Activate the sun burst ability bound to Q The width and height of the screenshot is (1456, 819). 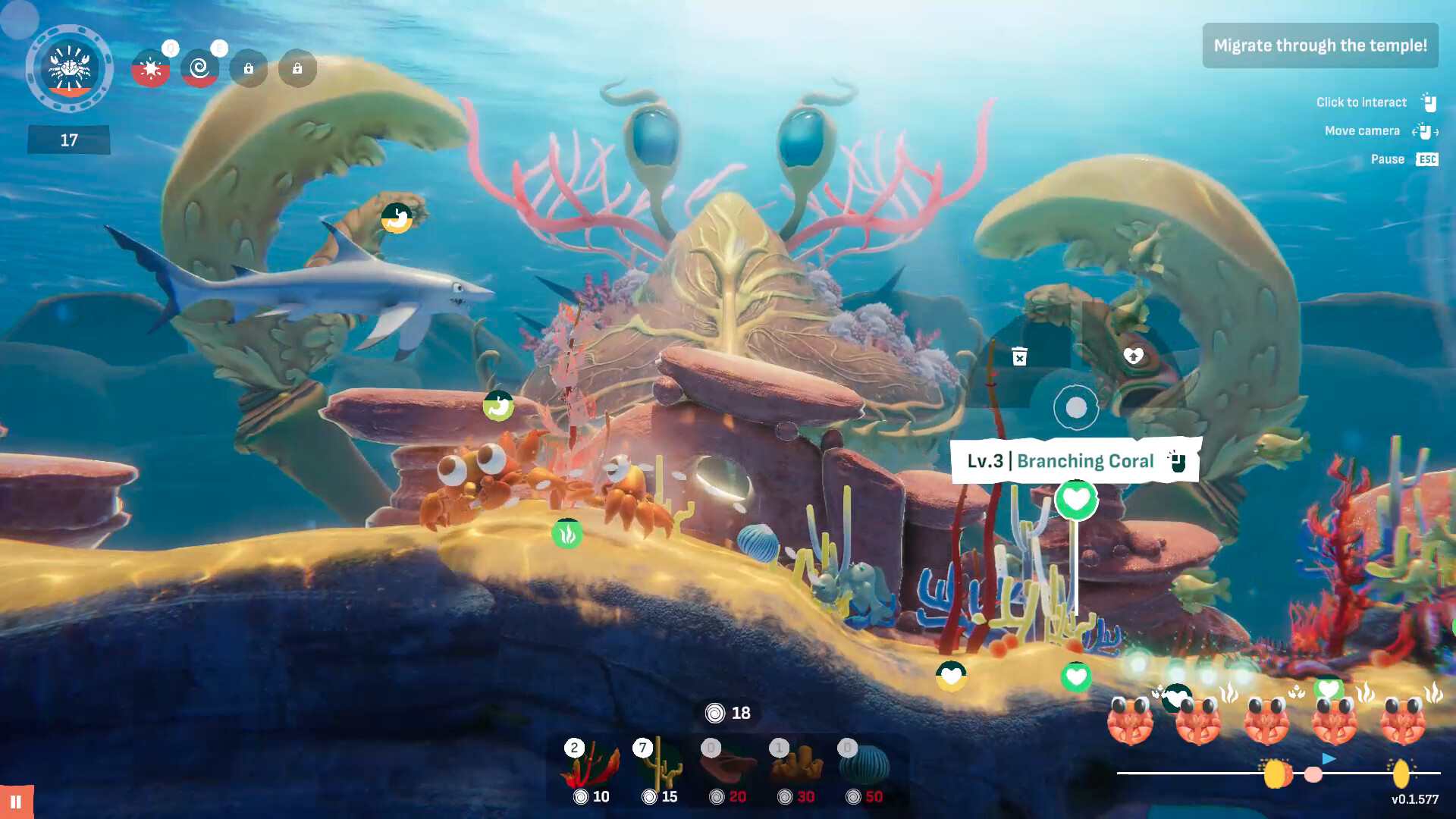pyautogui.click(x=151, y=68)
